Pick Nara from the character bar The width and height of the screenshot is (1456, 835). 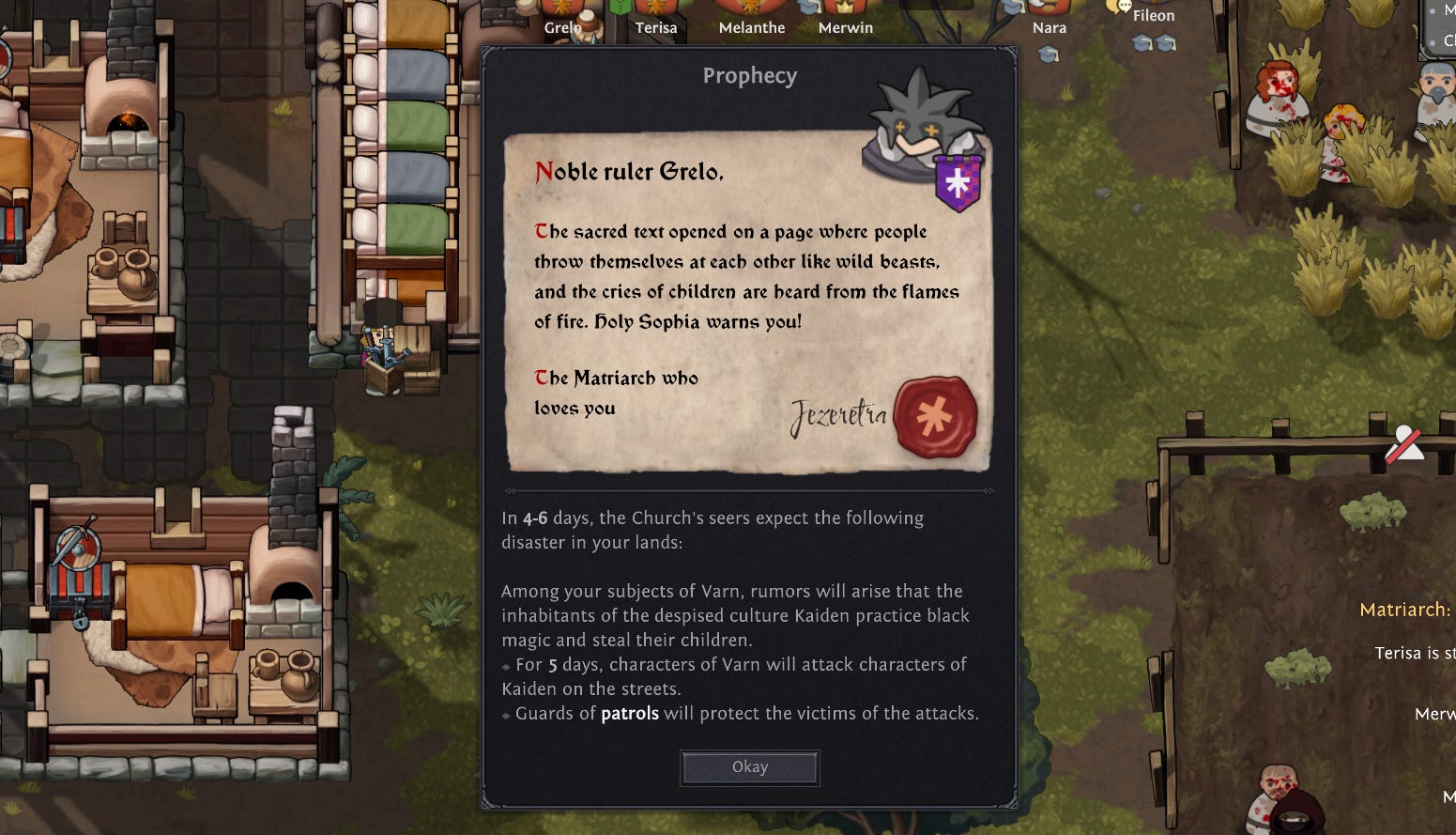tap(1049, 26)
